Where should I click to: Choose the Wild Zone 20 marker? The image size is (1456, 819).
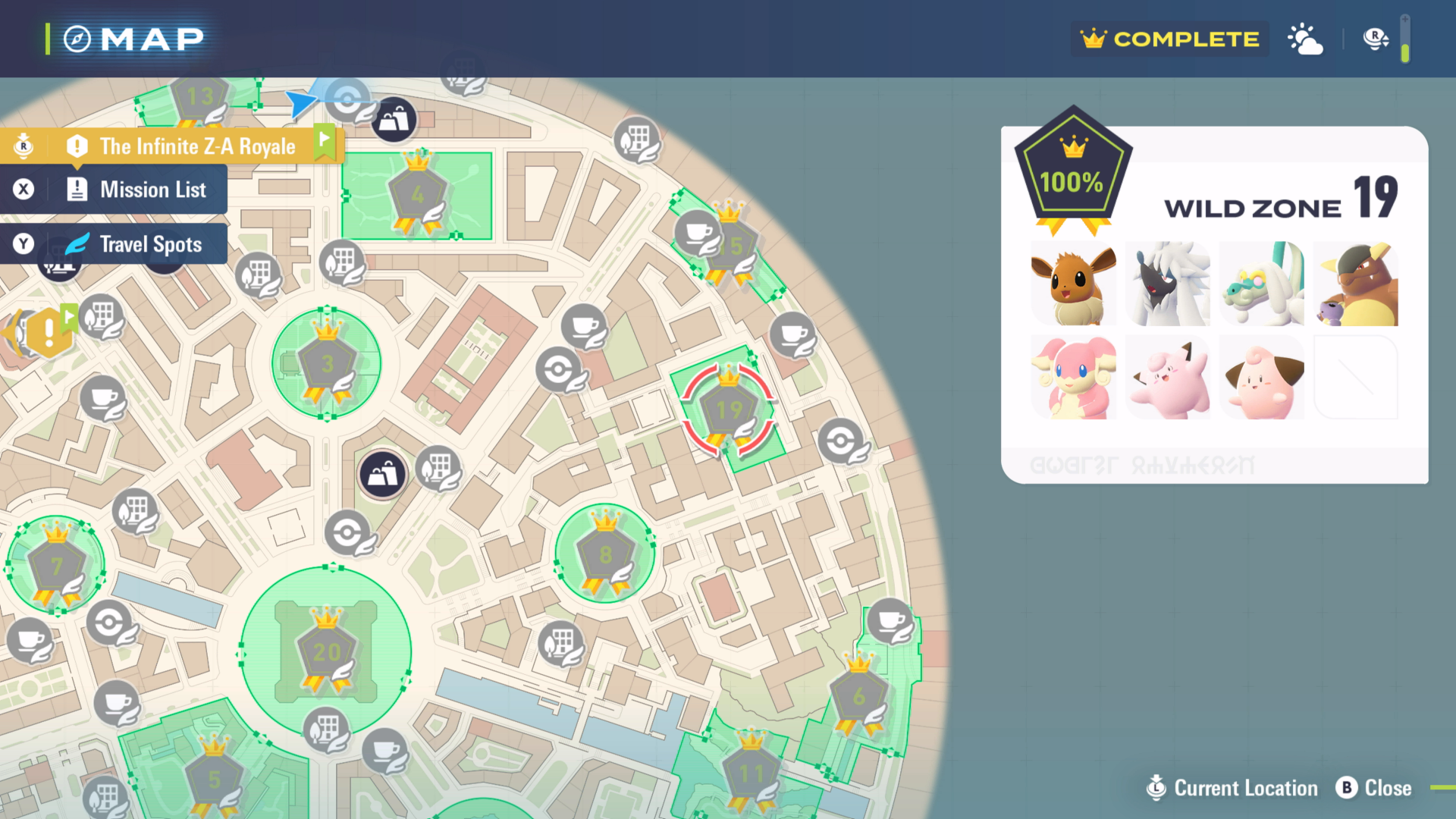coord(327,651)
